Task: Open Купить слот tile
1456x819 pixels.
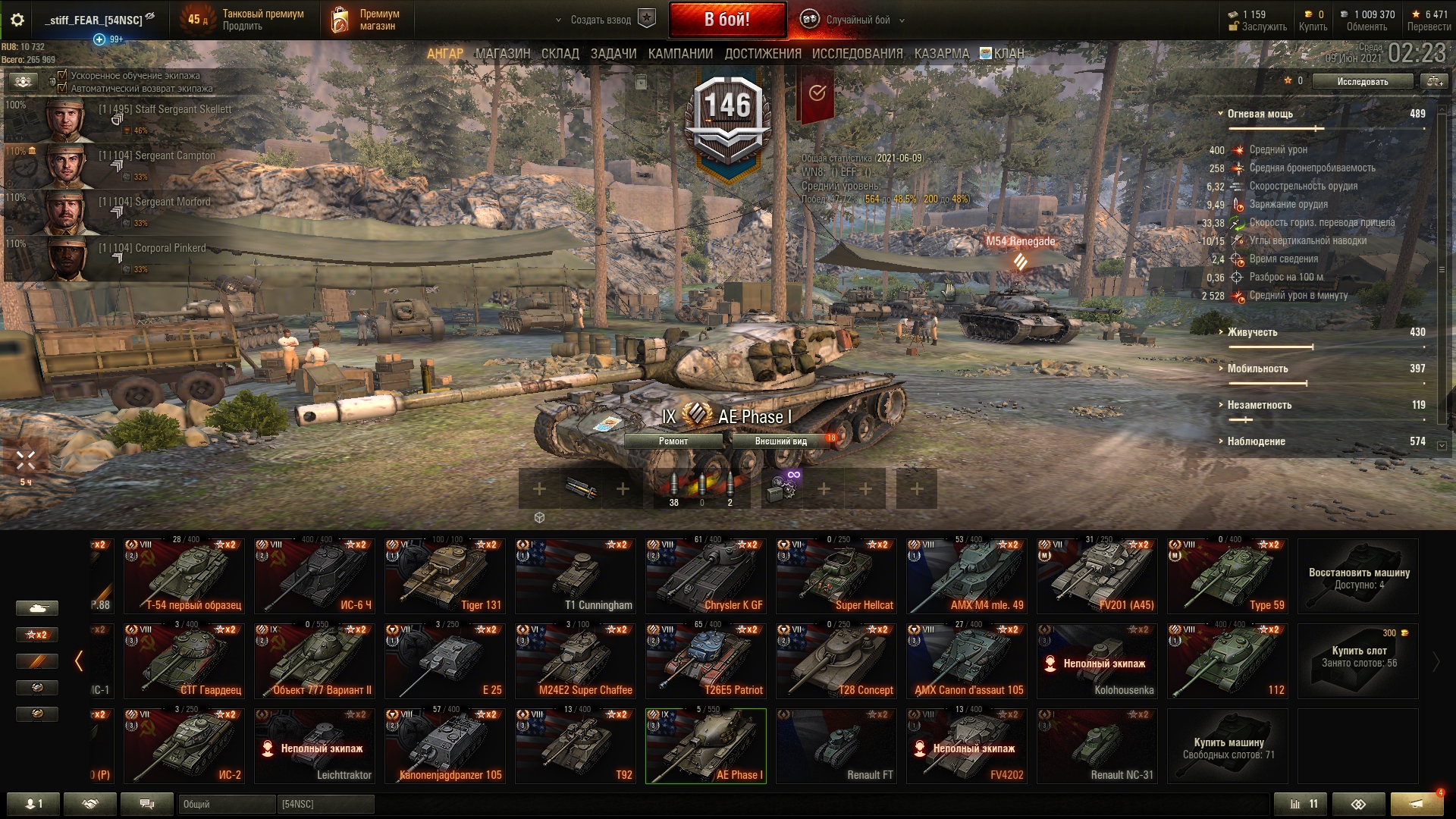Action: [x=1357, y=656]
